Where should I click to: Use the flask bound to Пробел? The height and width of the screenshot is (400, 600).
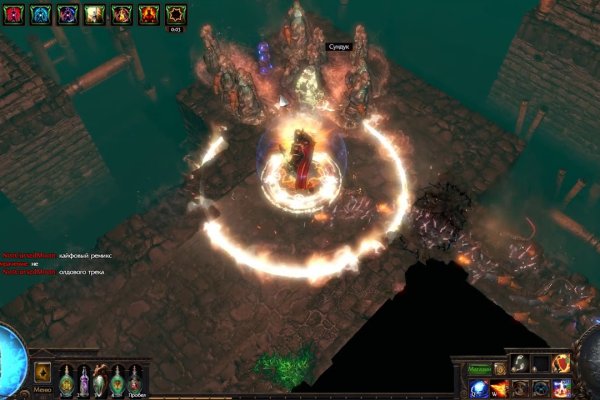point(136,380)
